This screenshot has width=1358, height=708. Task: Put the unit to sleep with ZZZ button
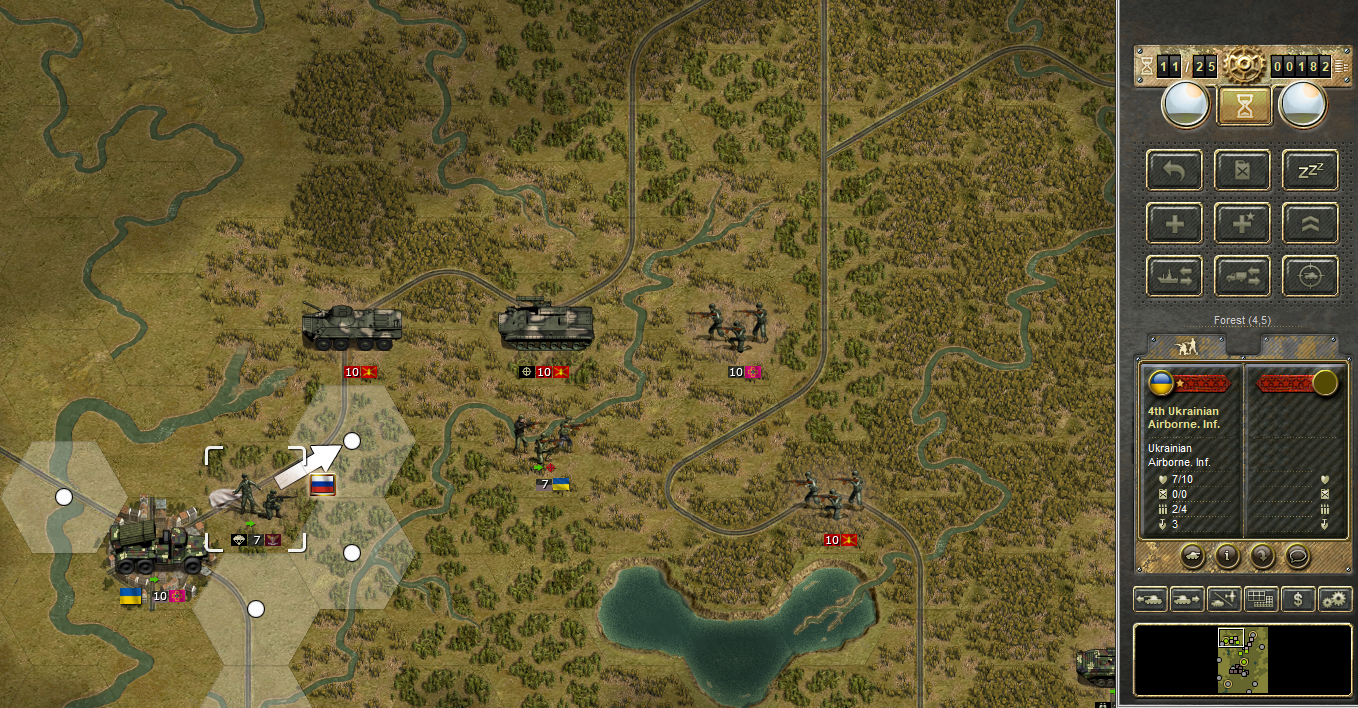[1310, 170]
